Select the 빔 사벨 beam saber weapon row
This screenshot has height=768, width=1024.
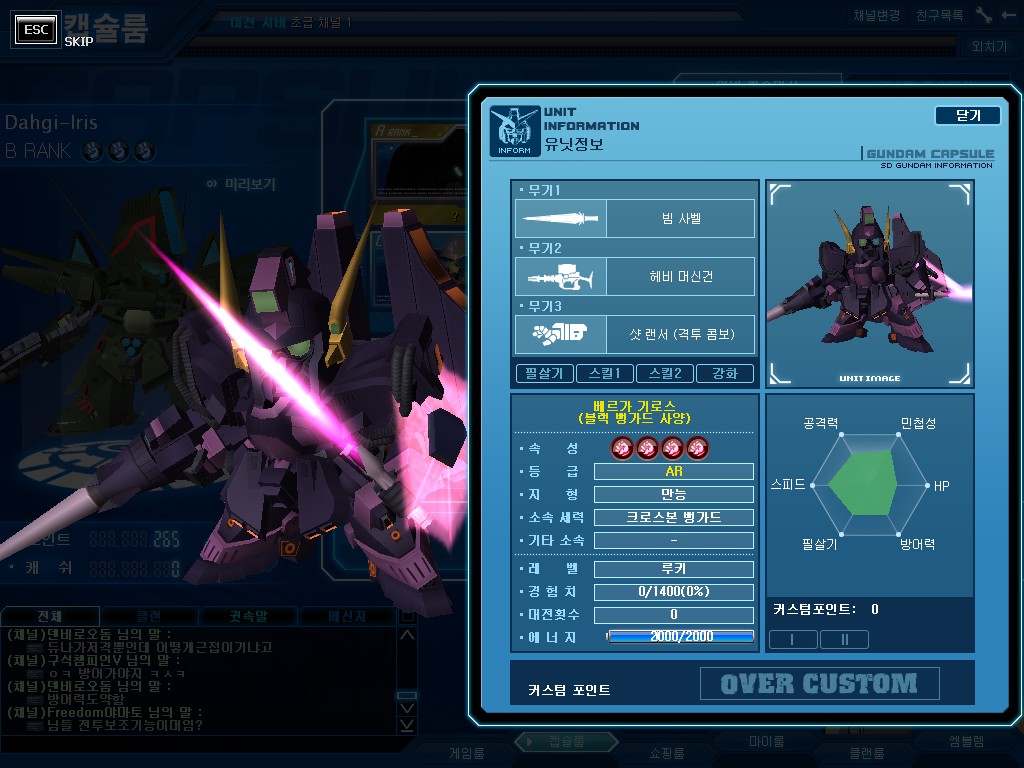point(635,218)
